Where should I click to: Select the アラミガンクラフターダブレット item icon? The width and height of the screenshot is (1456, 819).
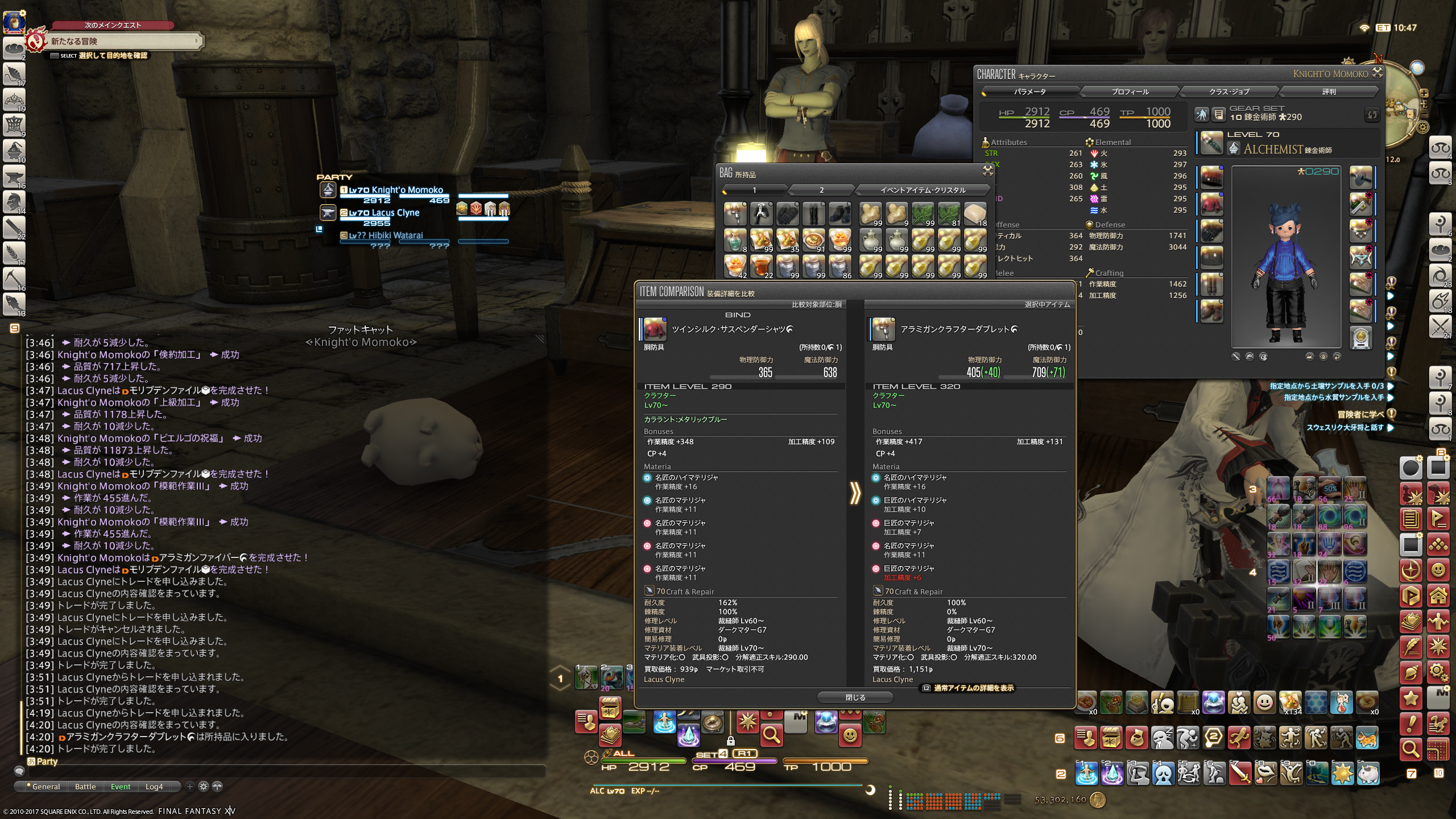[x=884, y=329]
